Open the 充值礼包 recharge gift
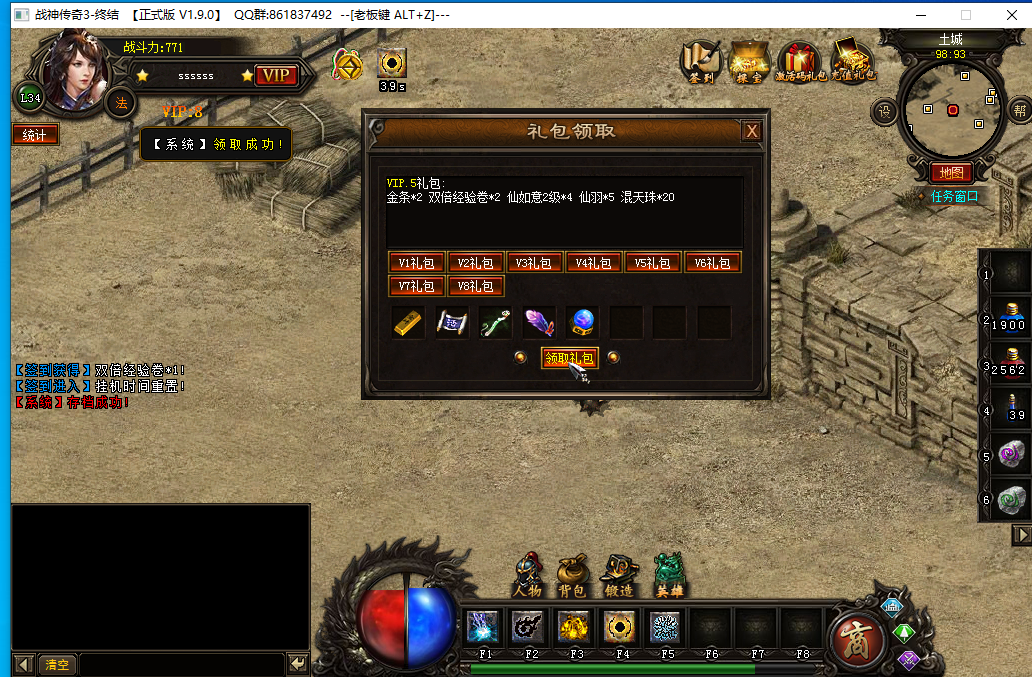 coord(852,61)
